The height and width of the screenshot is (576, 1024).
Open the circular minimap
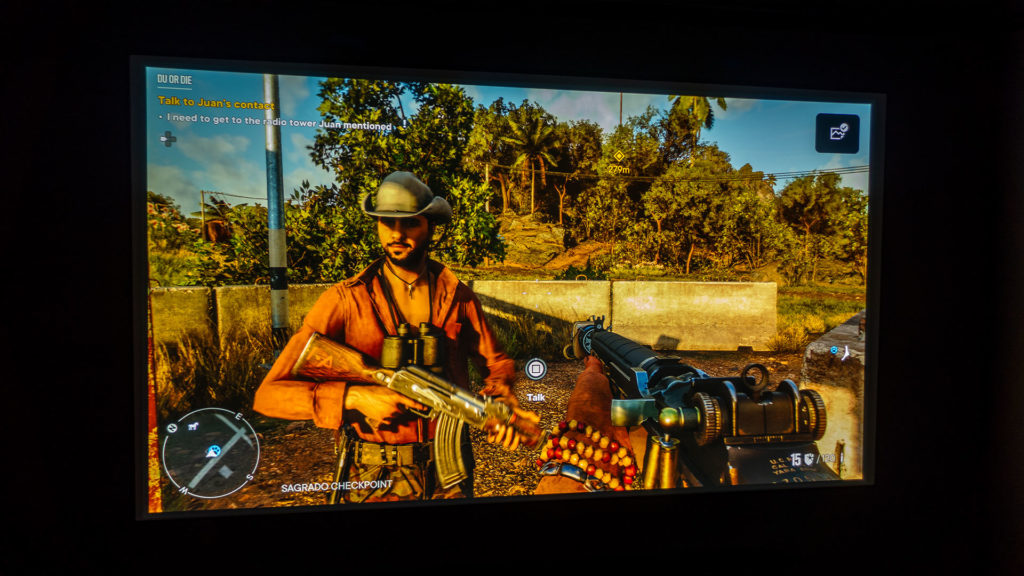pos(211,453)
